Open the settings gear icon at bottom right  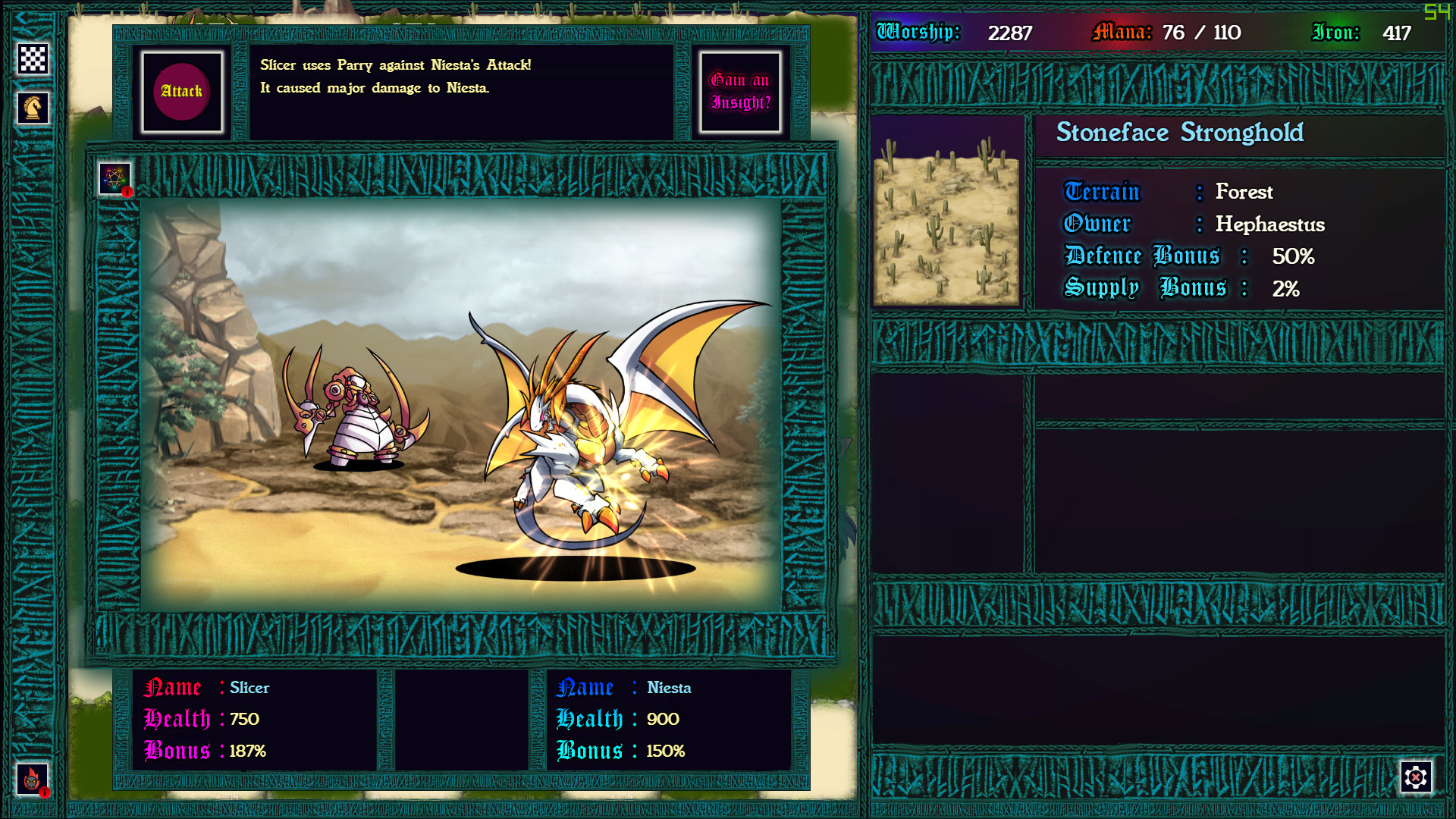pos(1415,778)
